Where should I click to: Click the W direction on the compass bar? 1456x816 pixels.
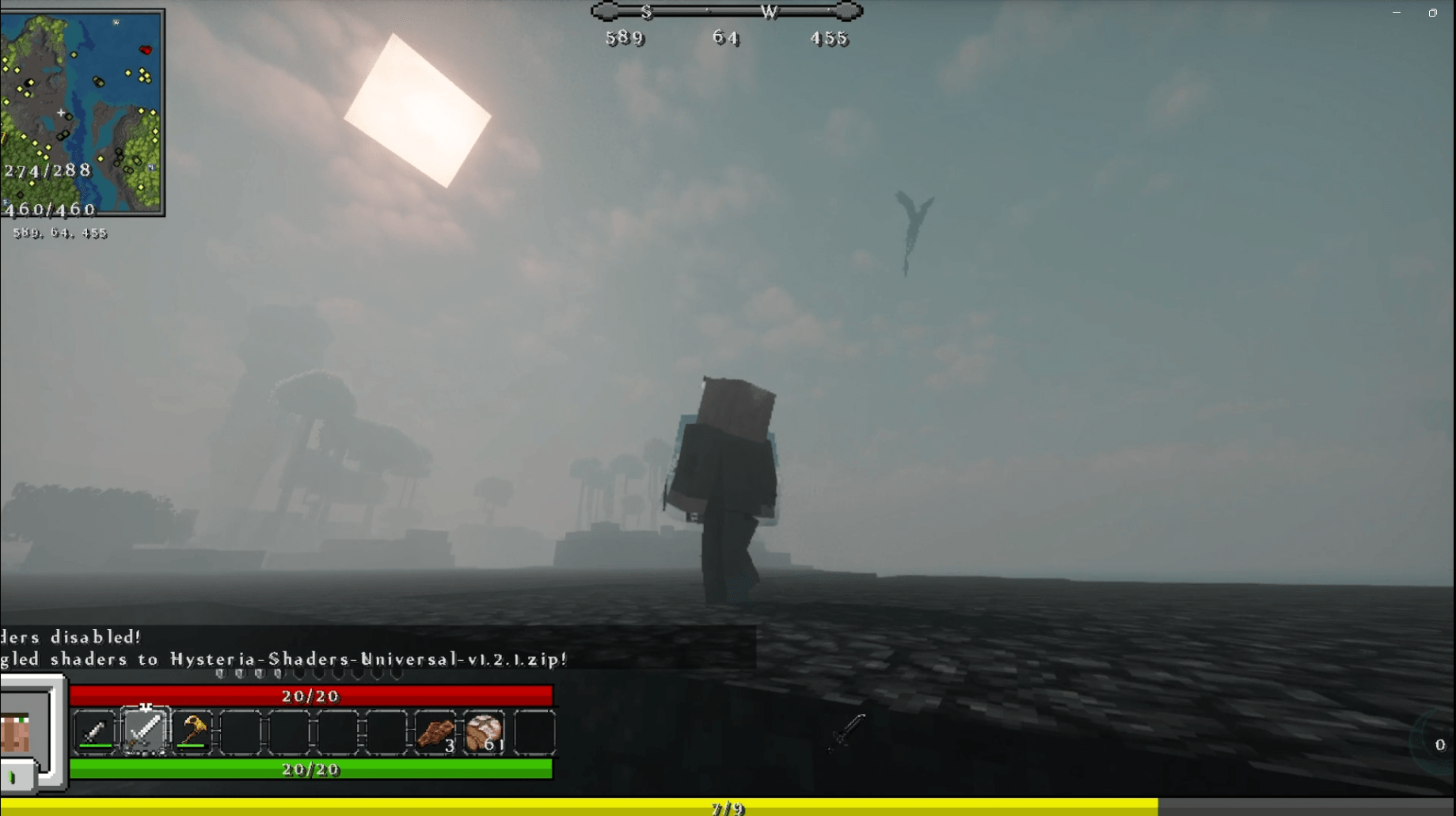771,12
